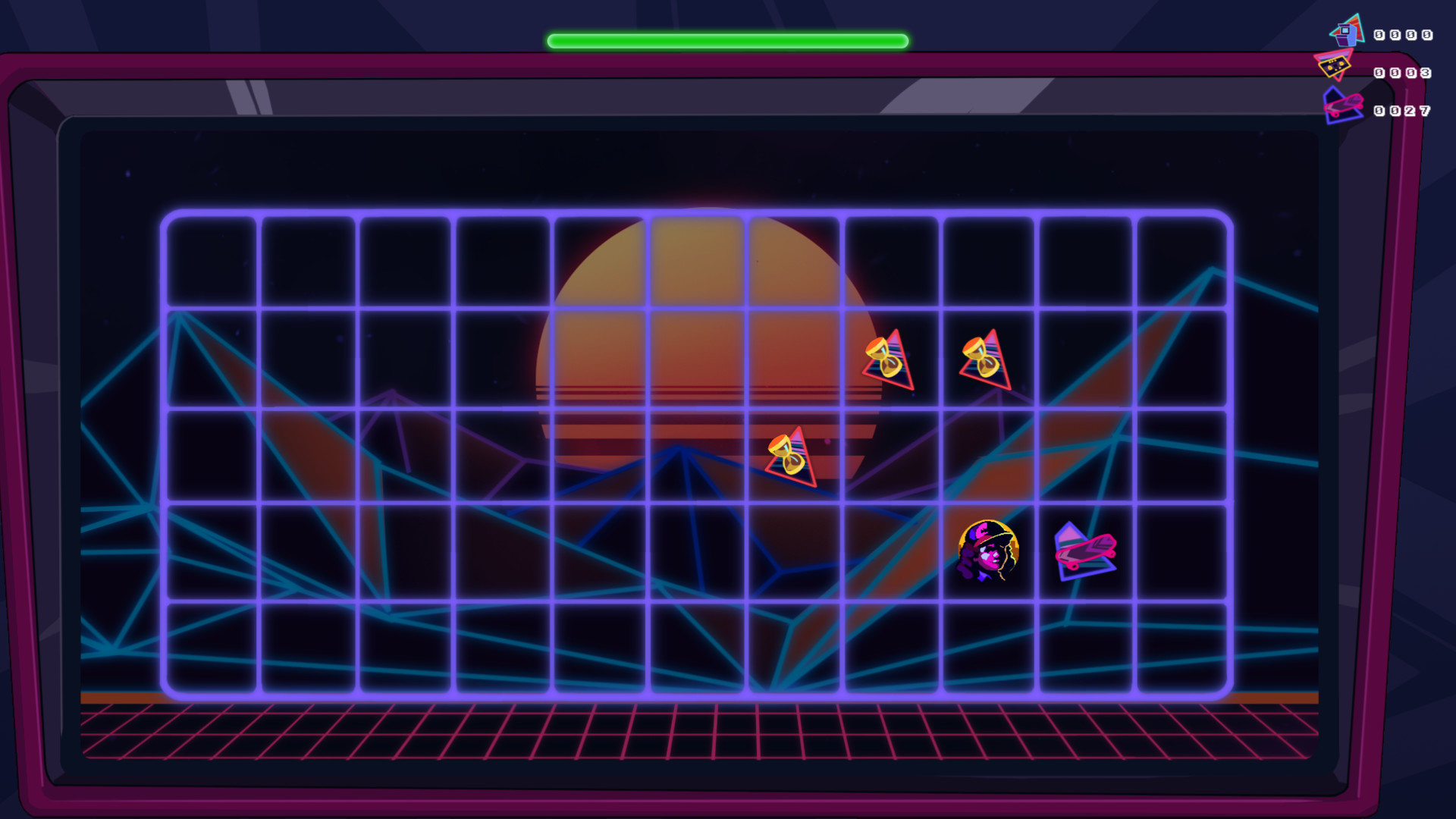1456x819 pixels.
Task: Click the 0027 skateboard count readout
Action: [x=1404, y=110]
